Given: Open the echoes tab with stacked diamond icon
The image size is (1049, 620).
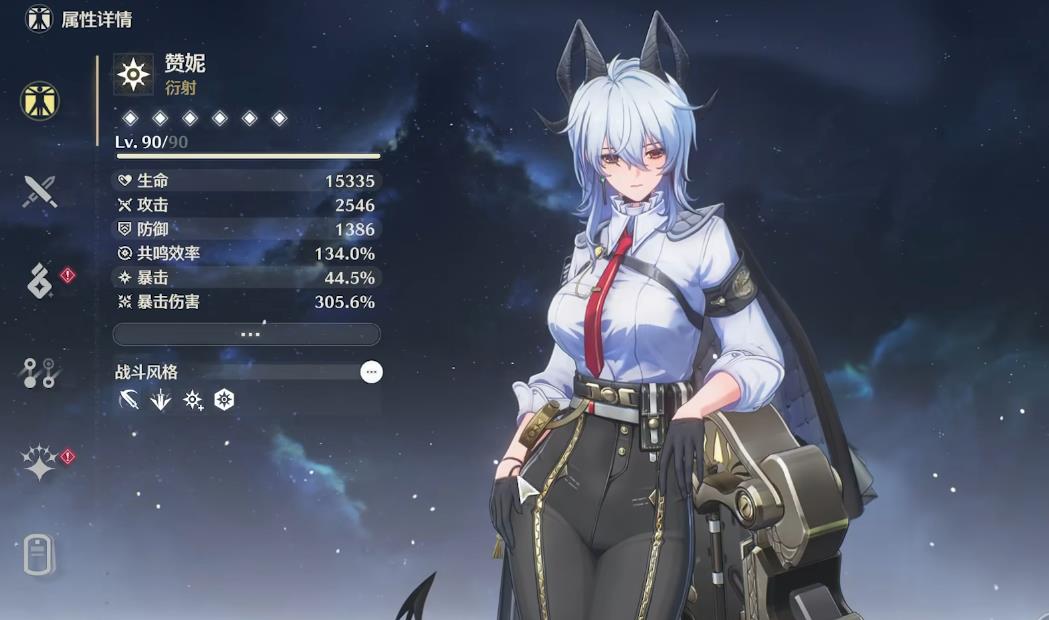Looking at the screenshot, I should tap(40, 281).
